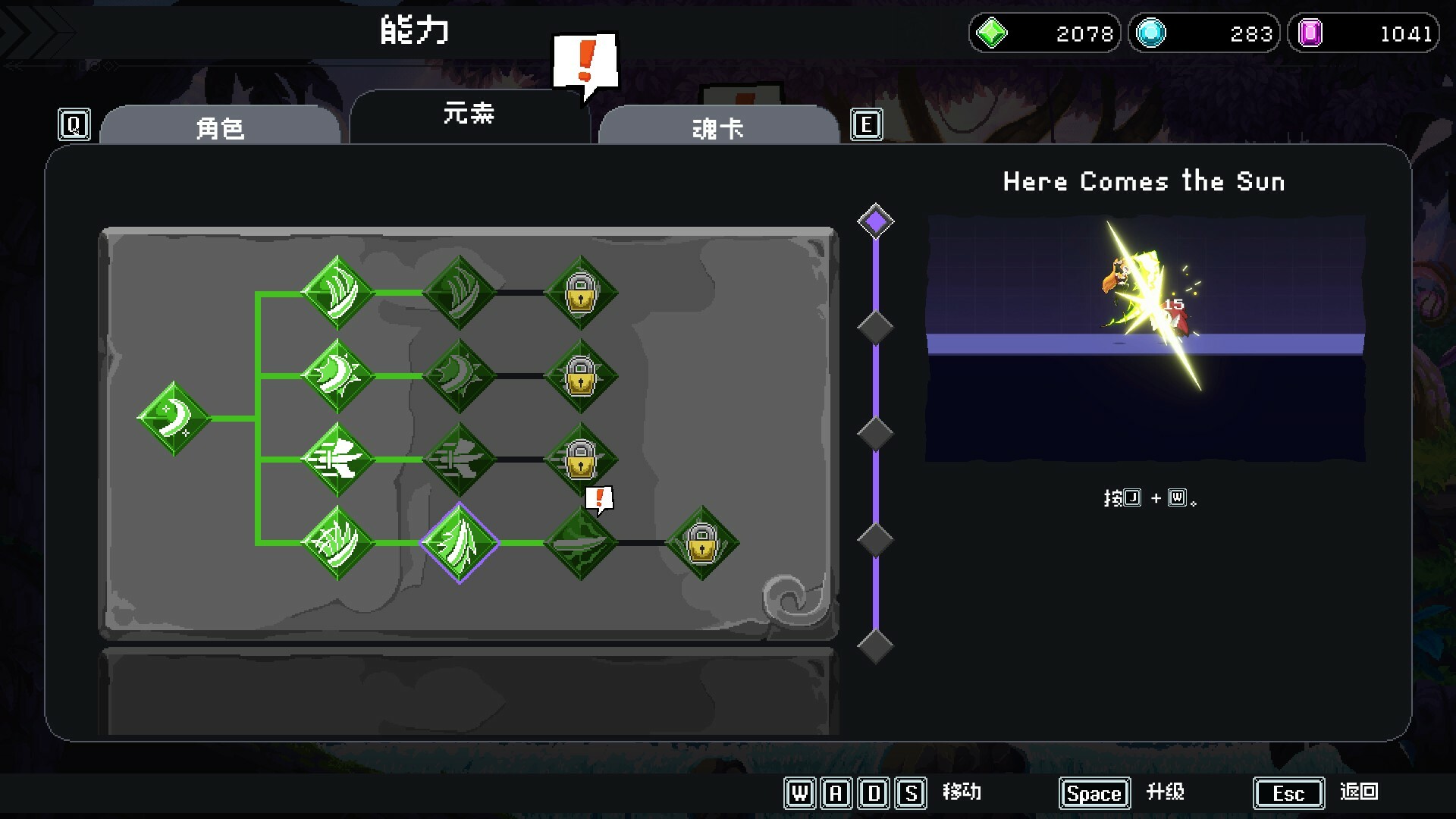Select the dimmed dashing arrow skill node

[x=459, y=460]
